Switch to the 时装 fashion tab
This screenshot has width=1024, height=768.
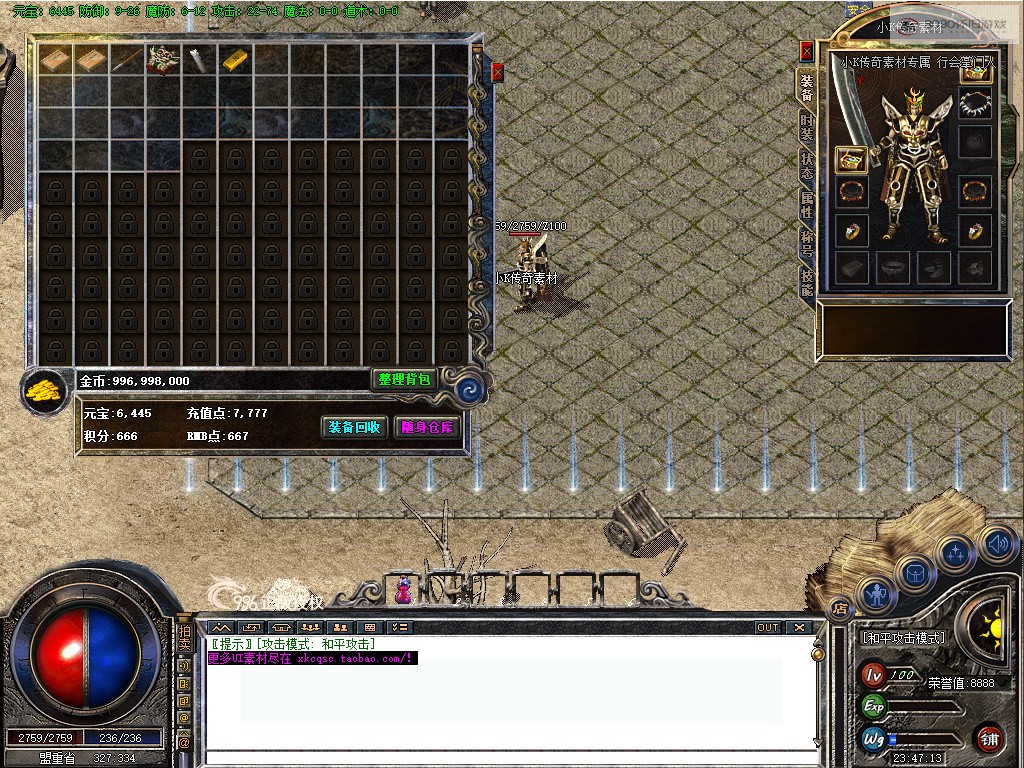pos(806,127)
